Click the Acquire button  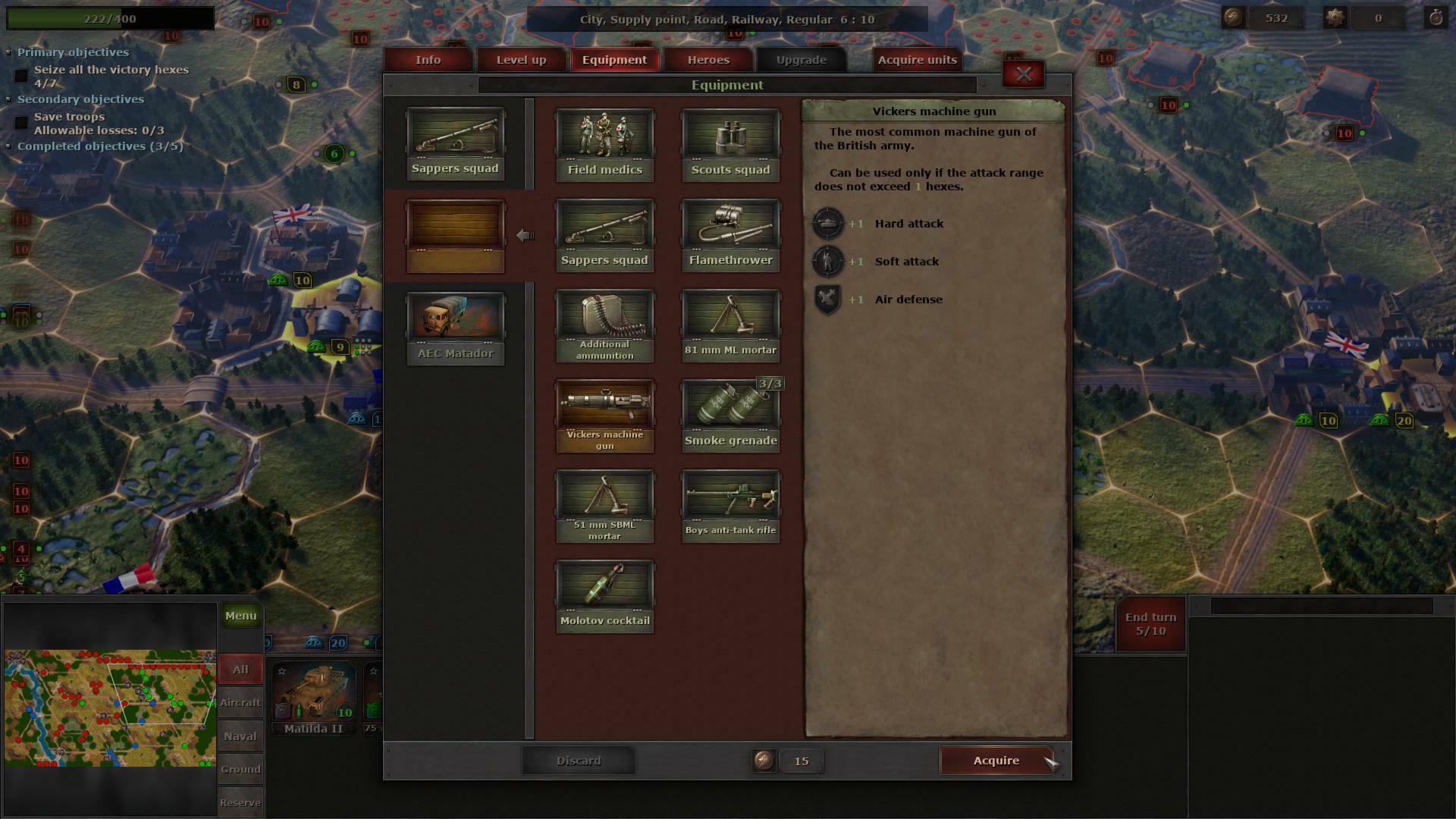[x=996, y=761]
